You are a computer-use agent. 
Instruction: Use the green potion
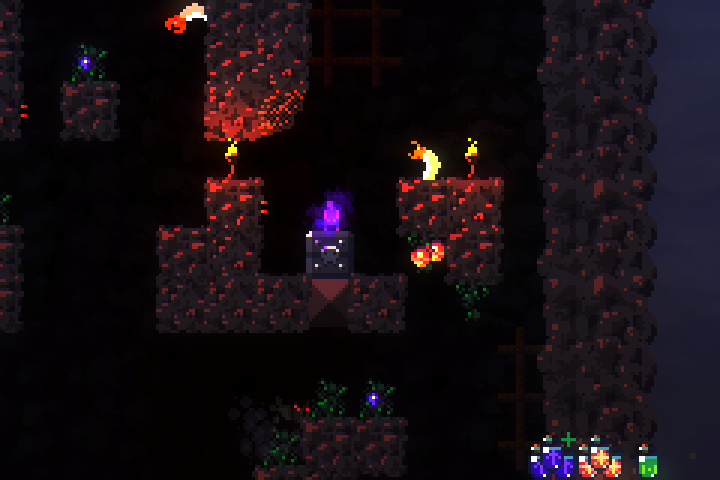coord(647,463)
